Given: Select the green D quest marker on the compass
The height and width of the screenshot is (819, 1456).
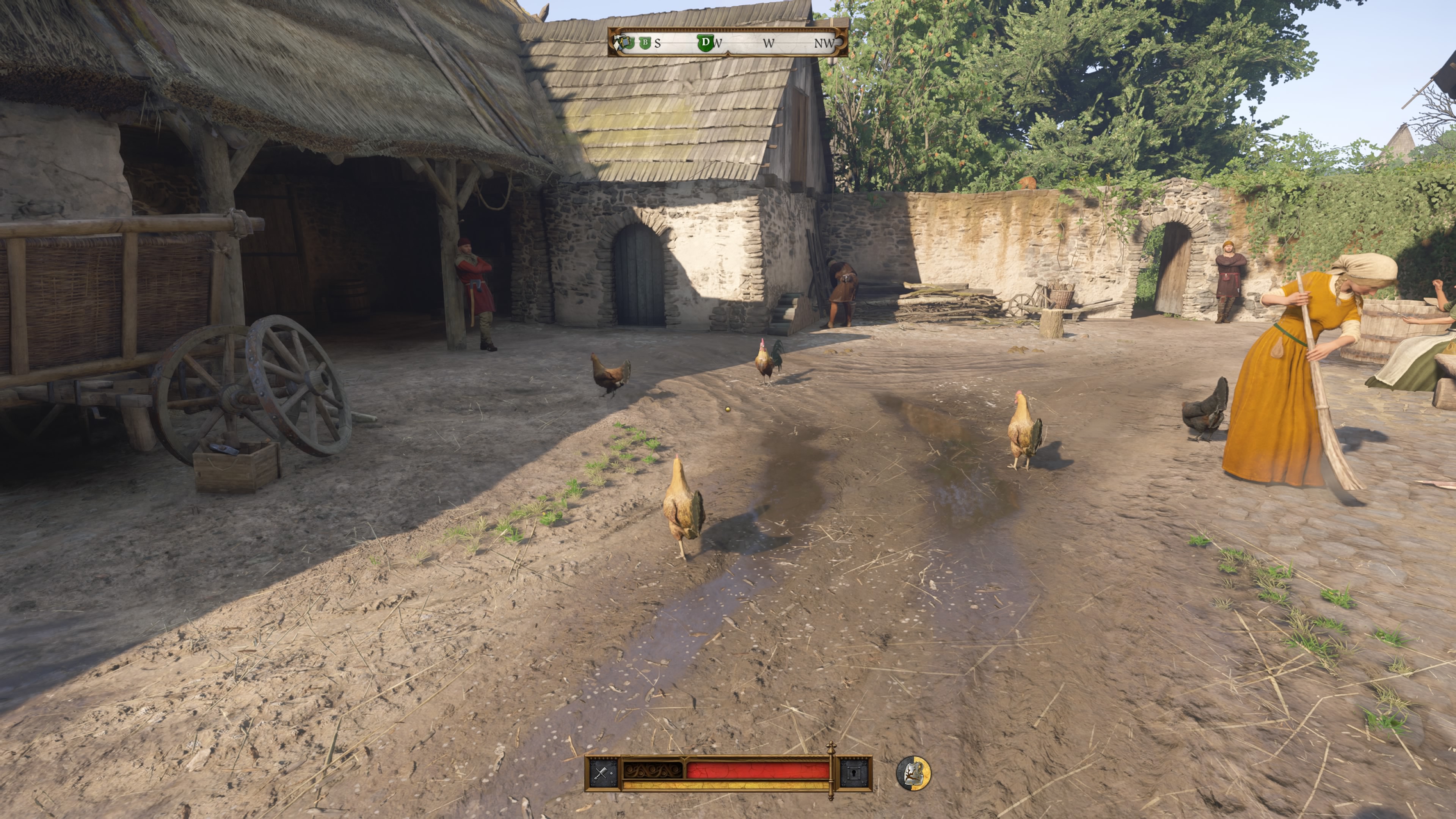Looking at the screenshot, I should [x=705, y=43].
